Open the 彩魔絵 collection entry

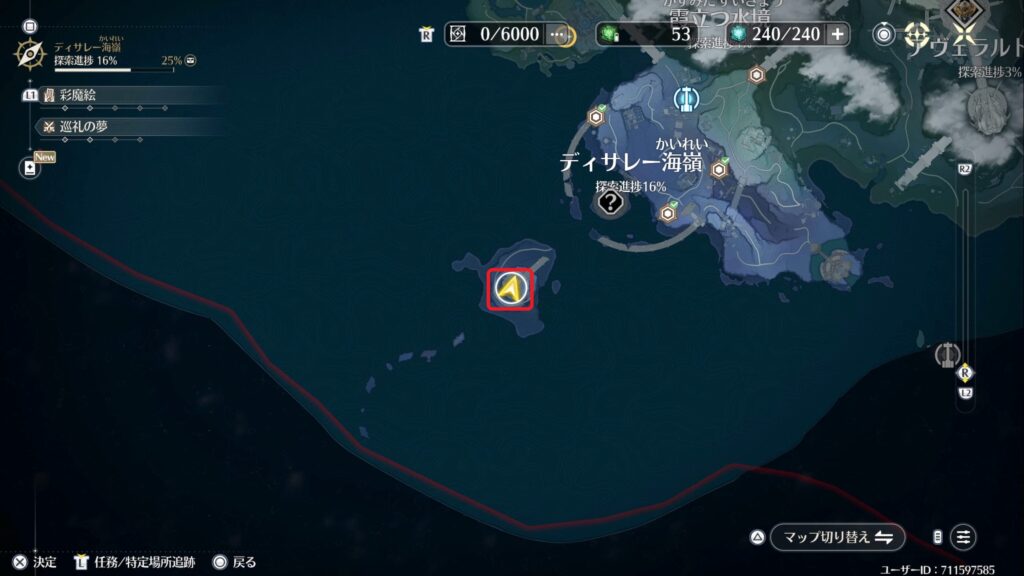(78, 95)
